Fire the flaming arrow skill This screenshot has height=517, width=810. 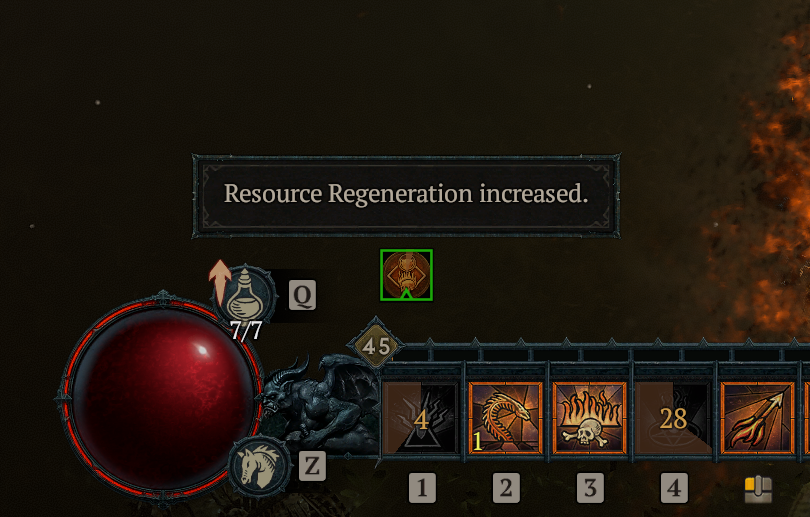pos(758,419)
